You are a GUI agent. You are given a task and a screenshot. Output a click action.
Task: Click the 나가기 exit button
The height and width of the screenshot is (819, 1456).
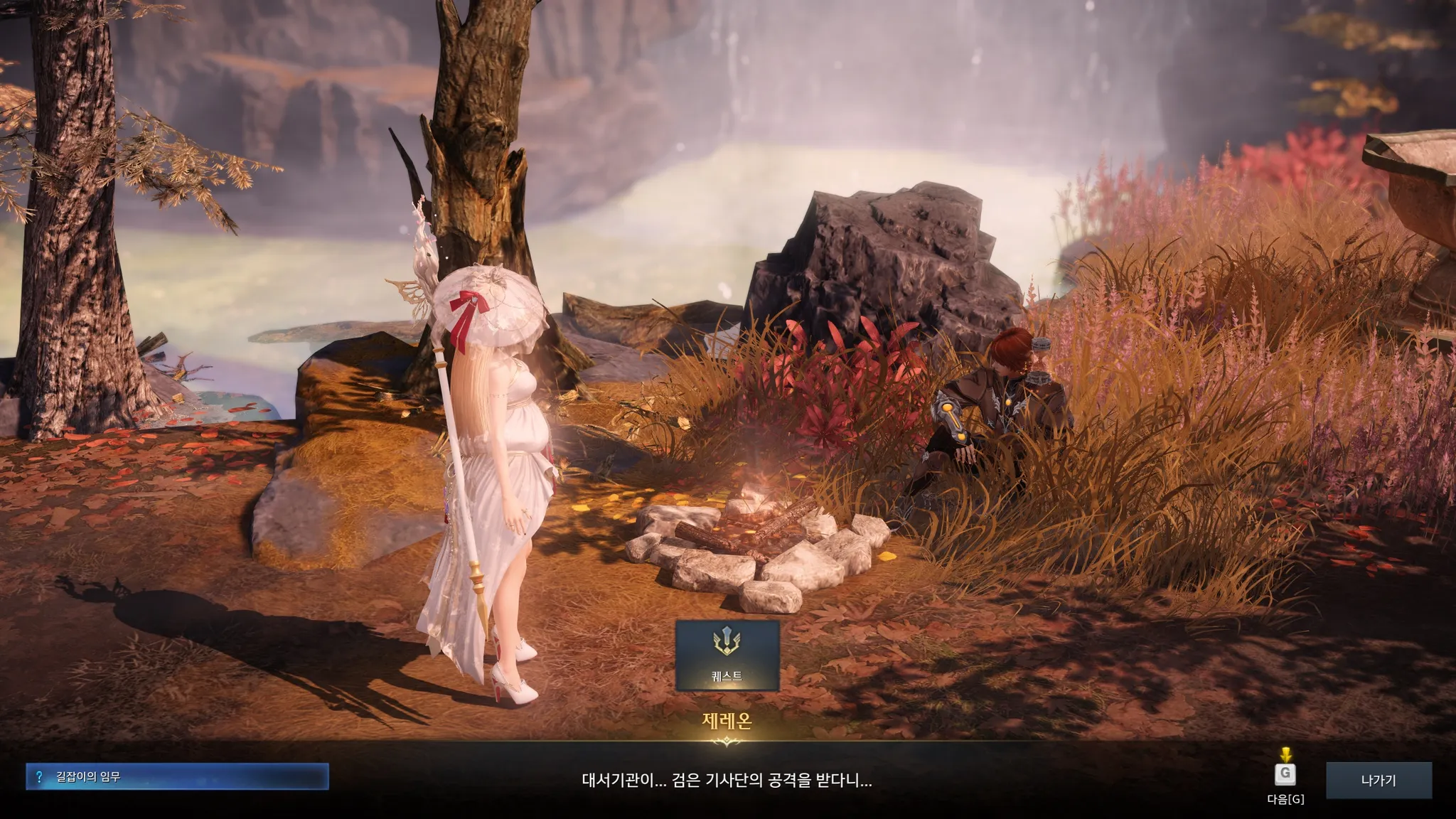pyautogui.click(x=1378, y=781)
